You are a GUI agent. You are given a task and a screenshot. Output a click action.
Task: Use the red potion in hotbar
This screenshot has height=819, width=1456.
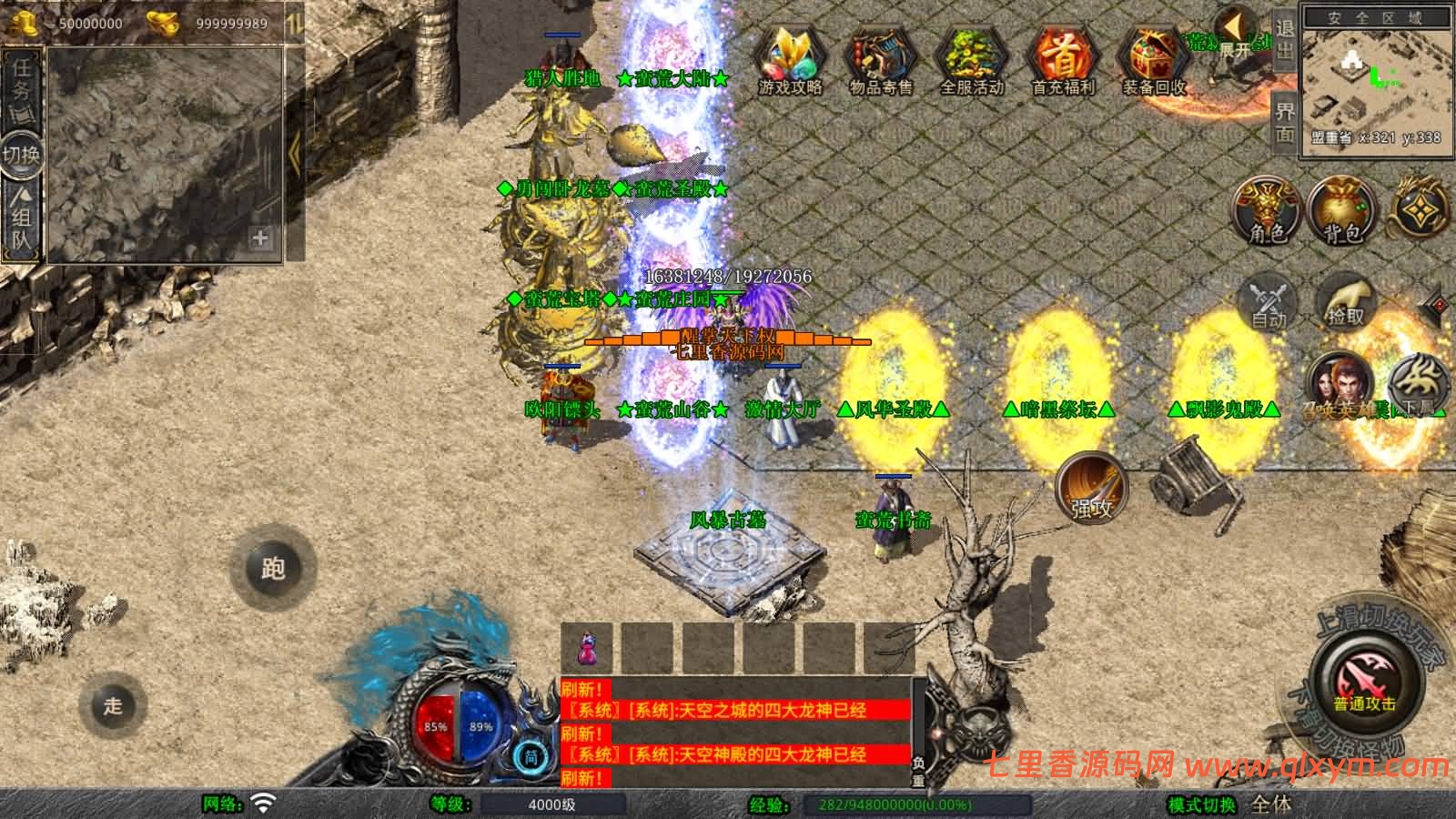(x=587, y=649)
